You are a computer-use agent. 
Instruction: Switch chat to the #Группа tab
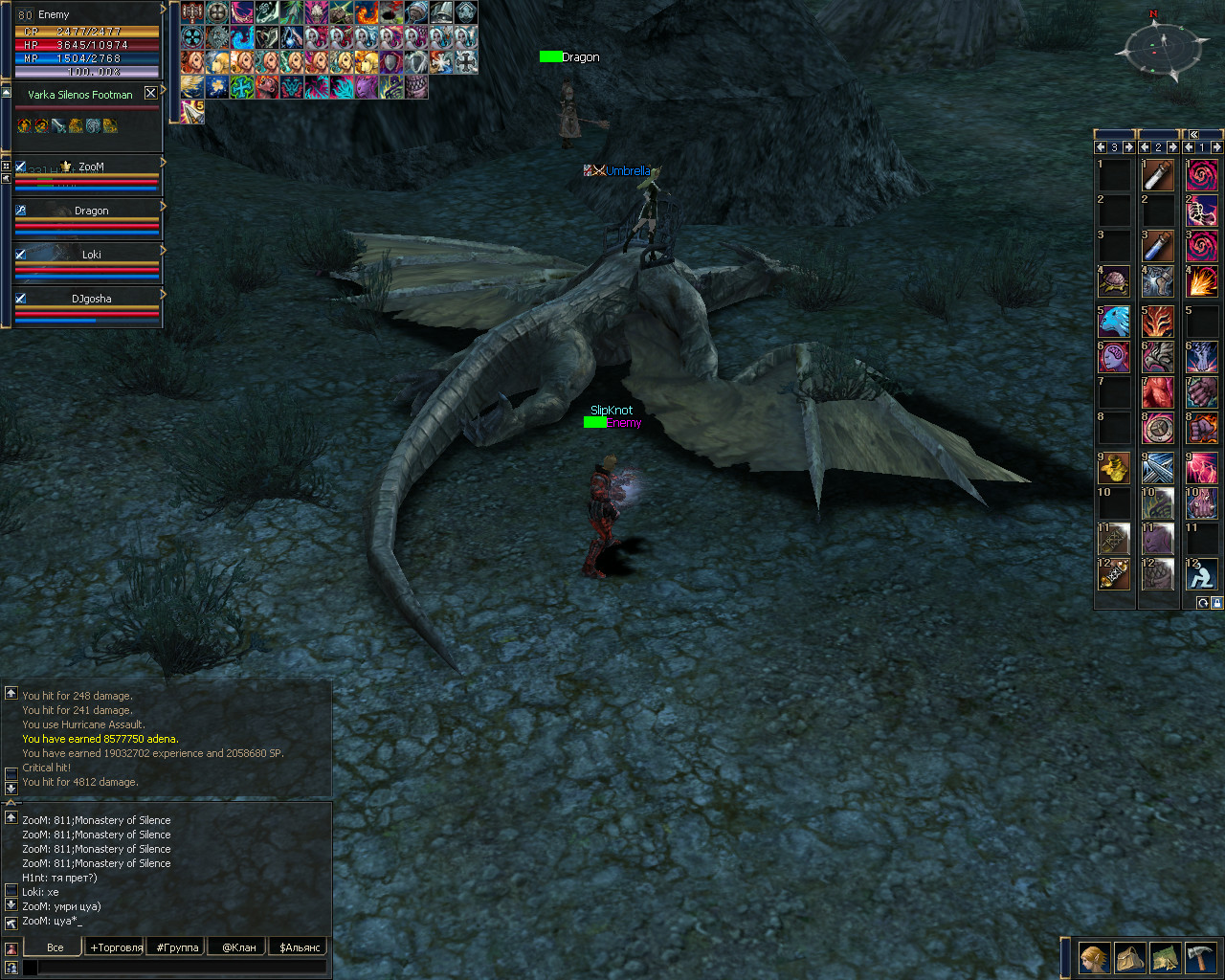(x=177, y=947)
